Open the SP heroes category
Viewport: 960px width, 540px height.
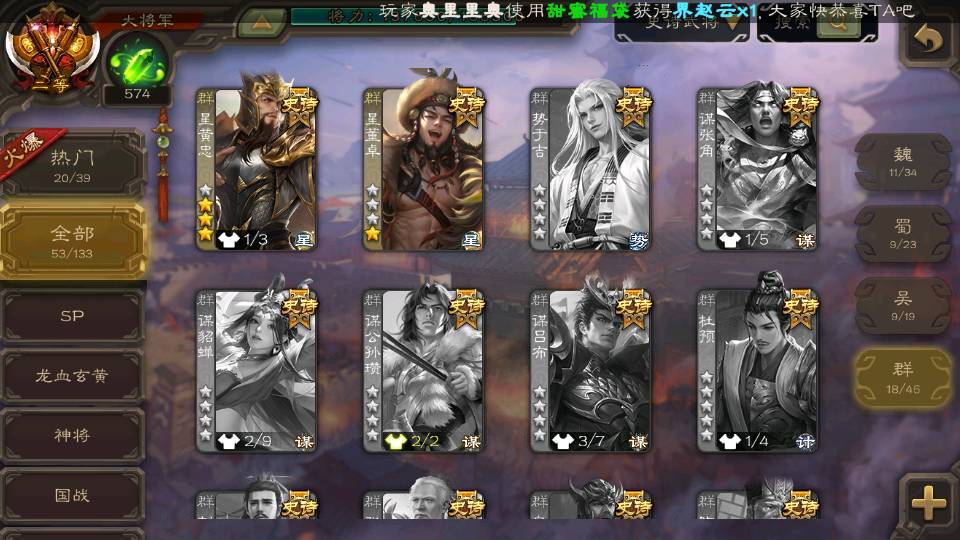point(72,316)
